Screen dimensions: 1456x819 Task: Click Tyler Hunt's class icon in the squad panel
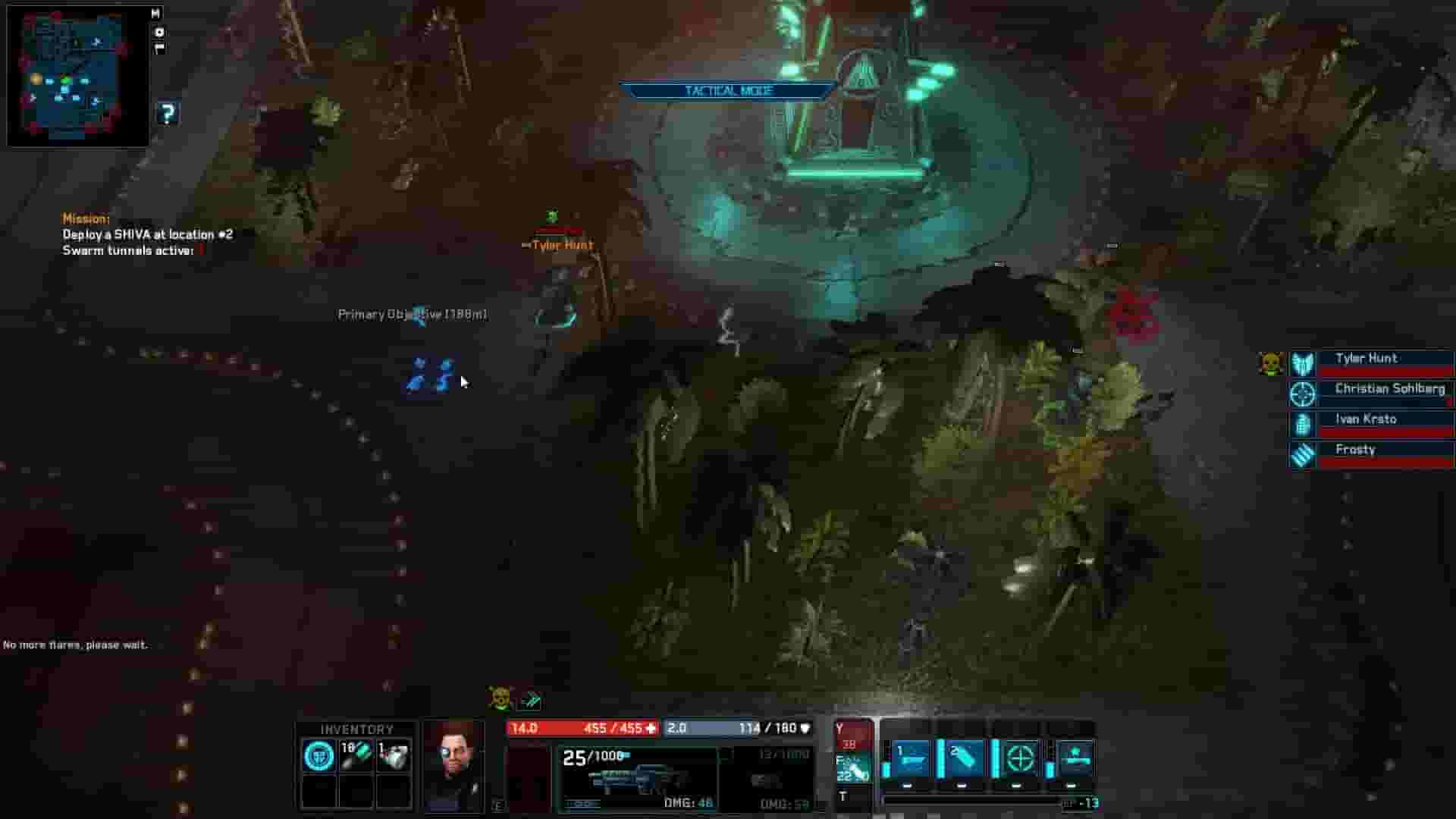click(1302, 364)
